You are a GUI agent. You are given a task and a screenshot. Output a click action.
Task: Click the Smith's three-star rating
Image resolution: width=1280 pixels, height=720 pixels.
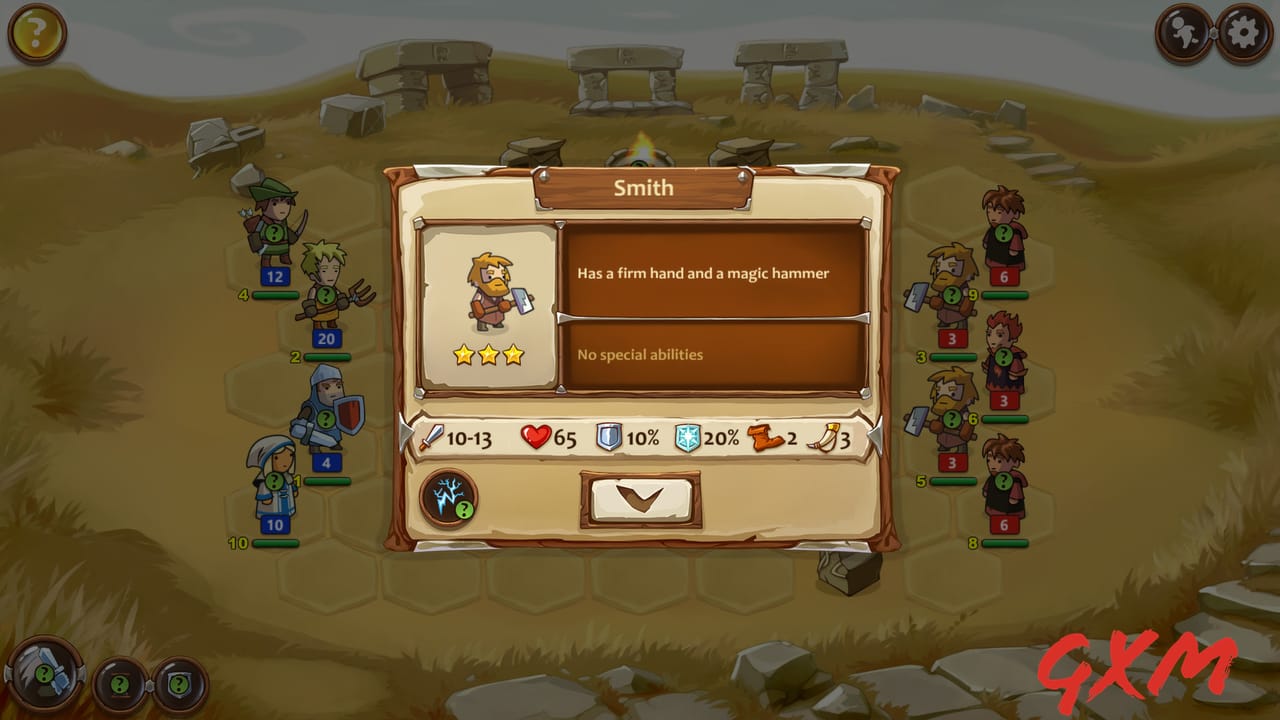(489, 355)
